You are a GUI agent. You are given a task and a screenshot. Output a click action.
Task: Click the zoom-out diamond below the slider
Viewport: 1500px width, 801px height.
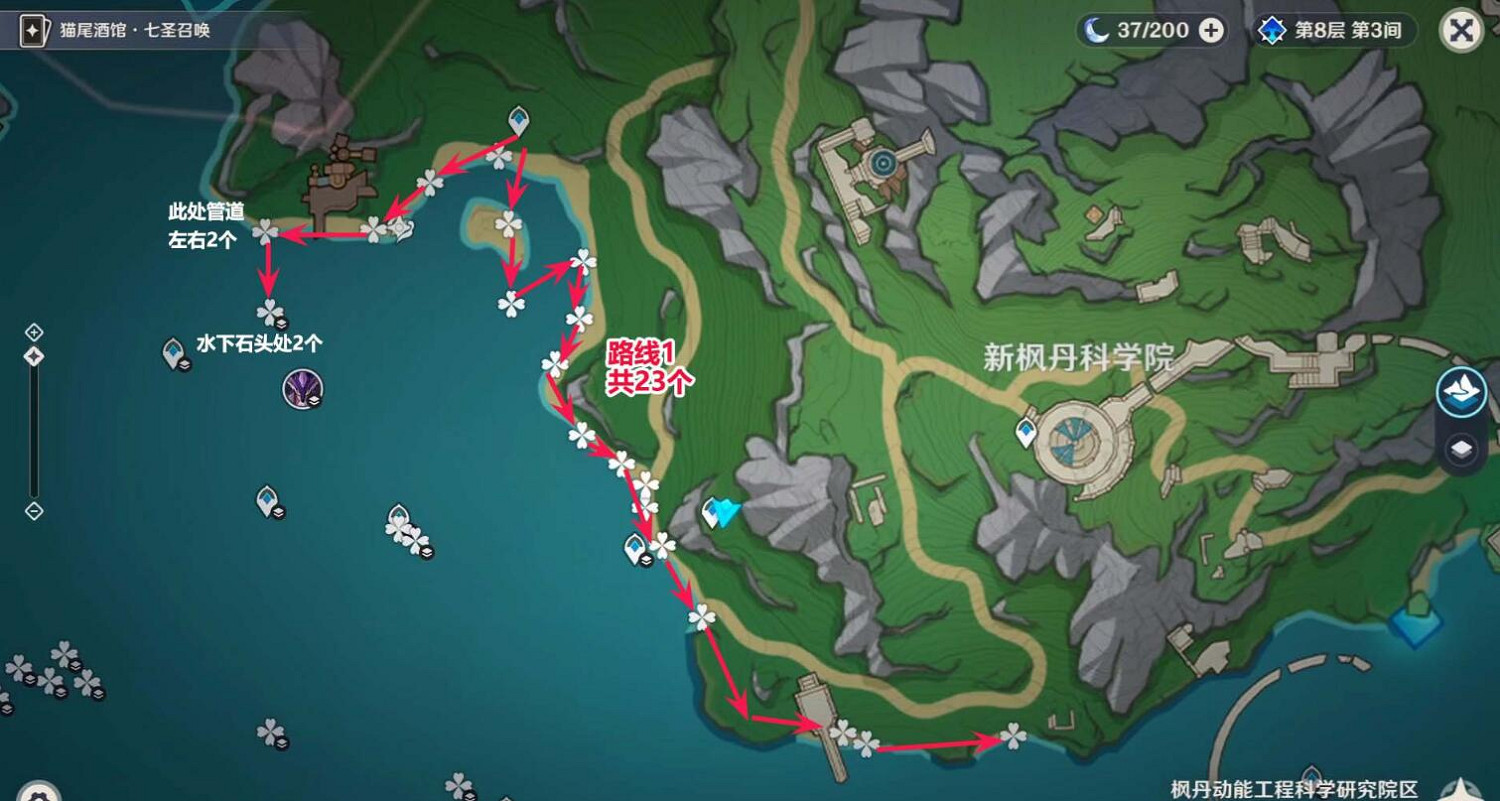coord(32,512)
